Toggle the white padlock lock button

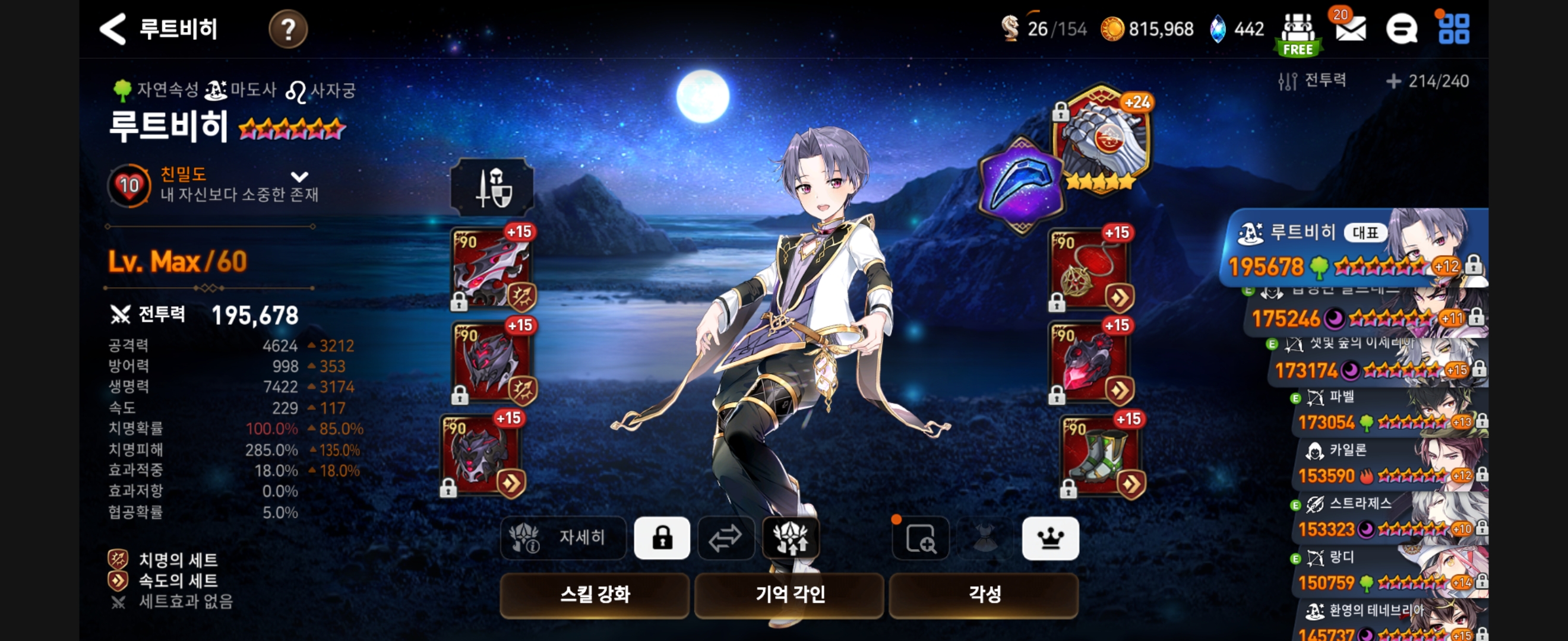662,538
